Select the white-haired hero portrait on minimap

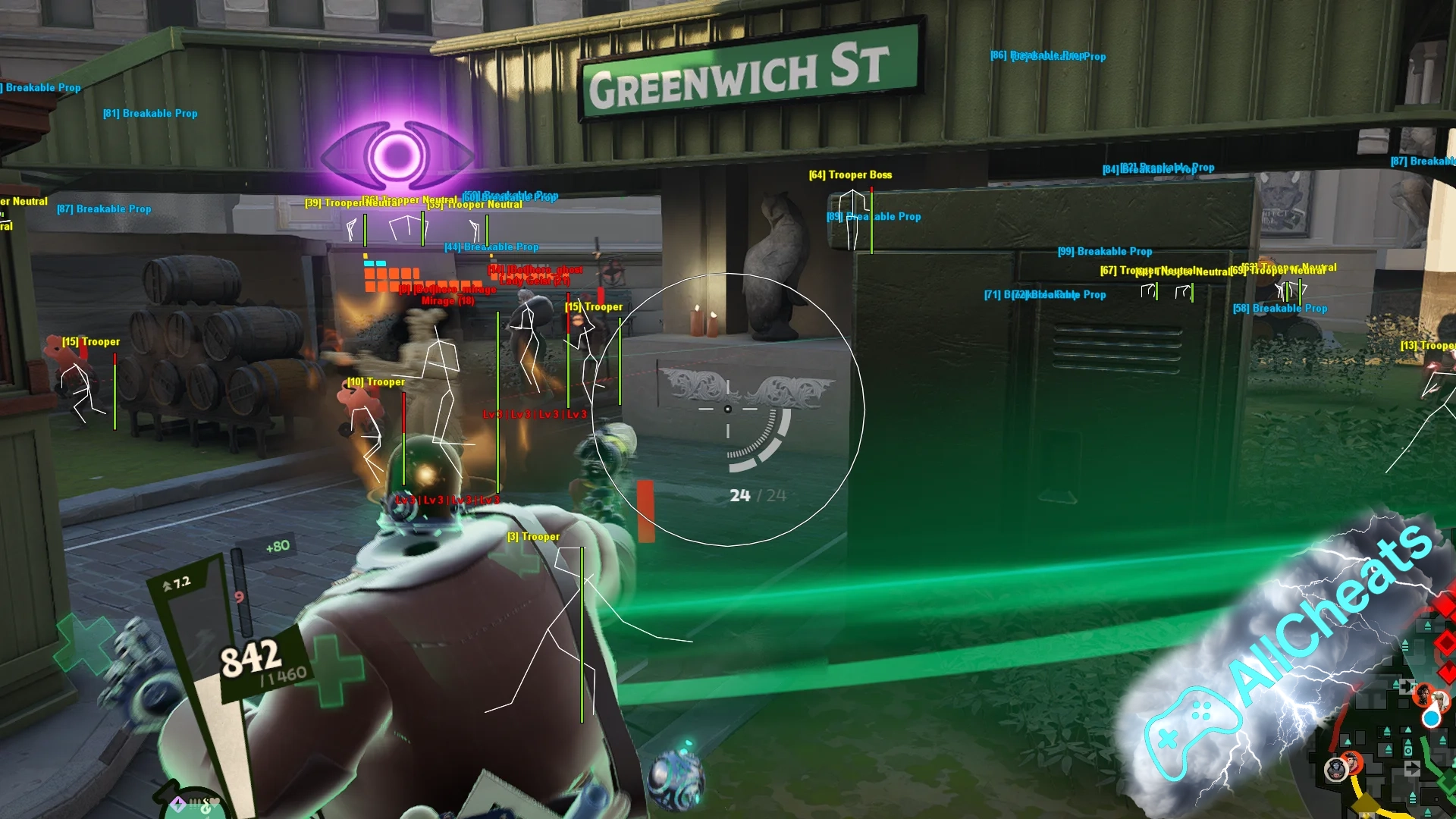point(1439,699)
